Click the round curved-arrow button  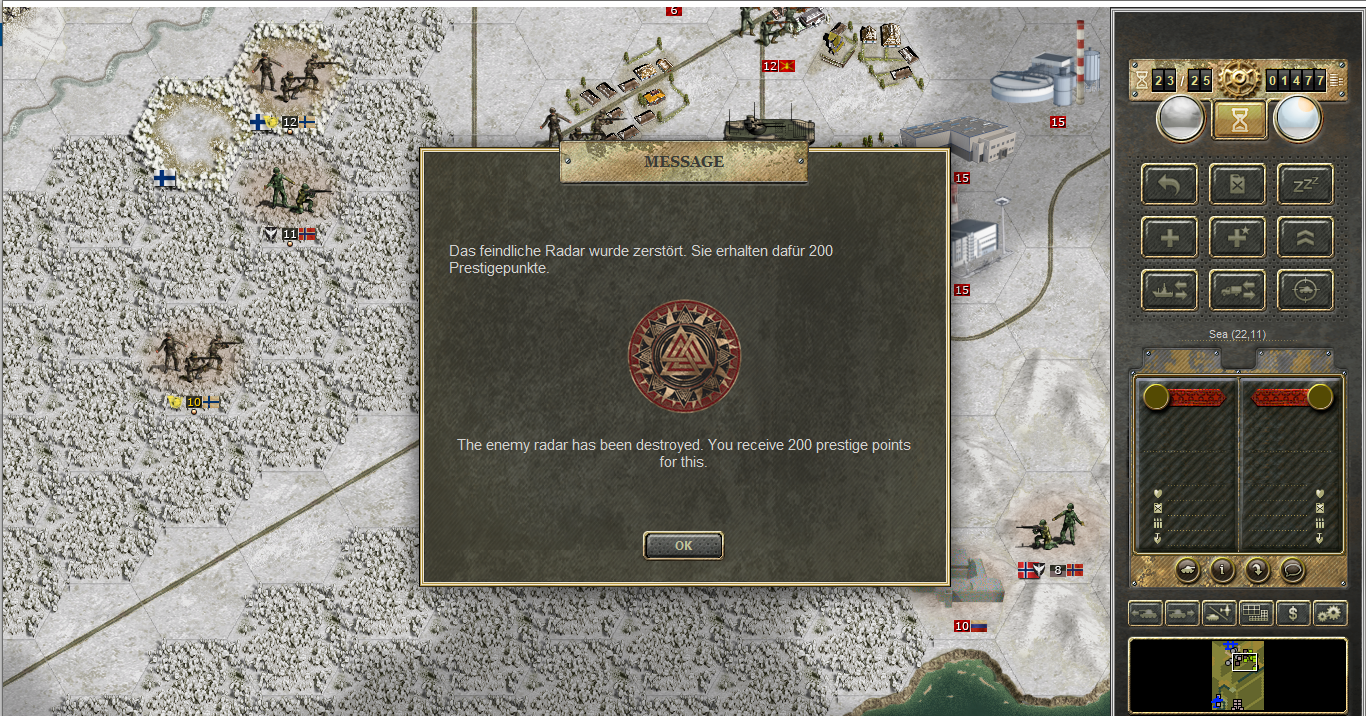pyautogui.click(x=1257, y=569)
